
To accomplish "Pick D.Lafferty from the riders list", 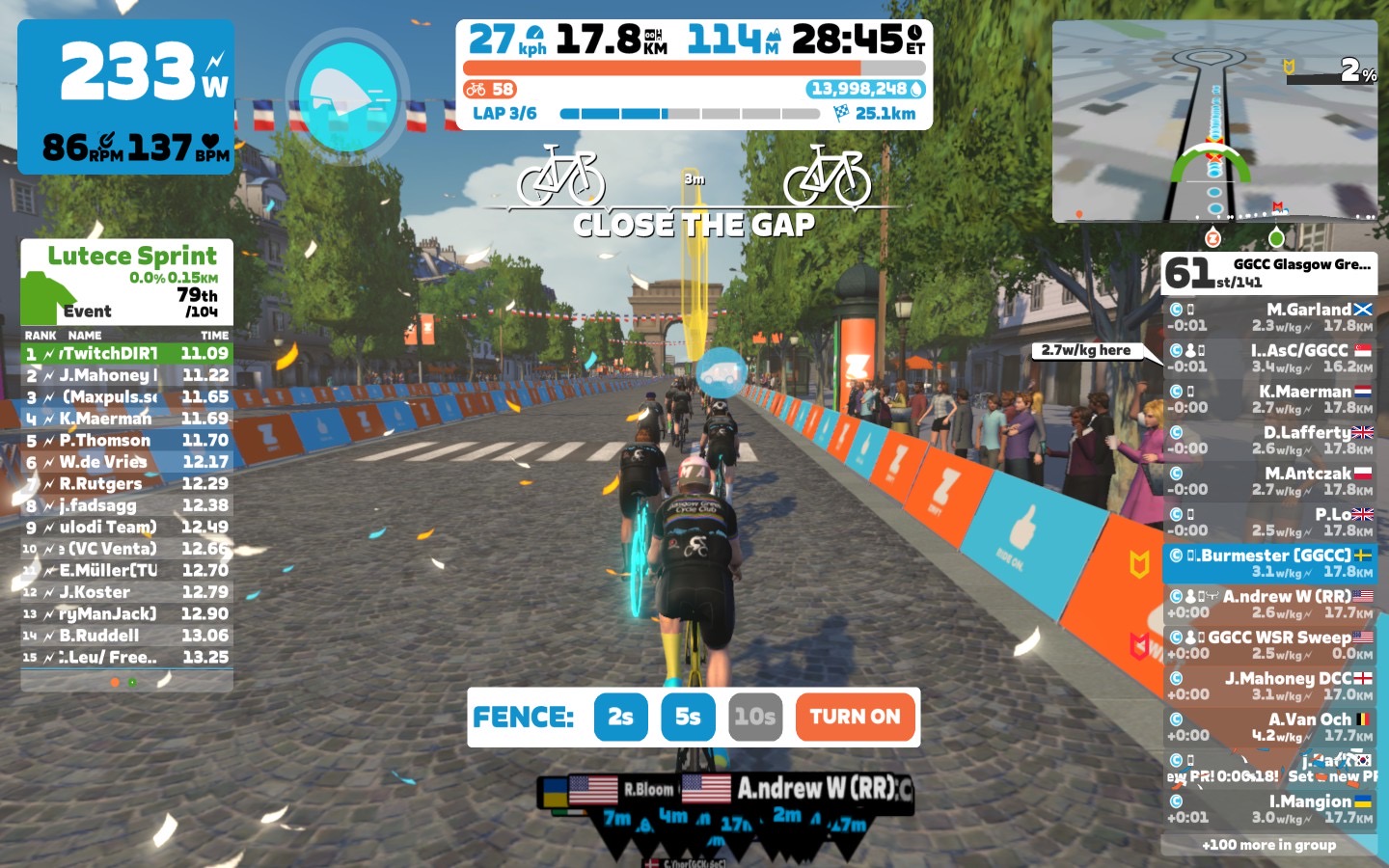I will point(1269,440).
